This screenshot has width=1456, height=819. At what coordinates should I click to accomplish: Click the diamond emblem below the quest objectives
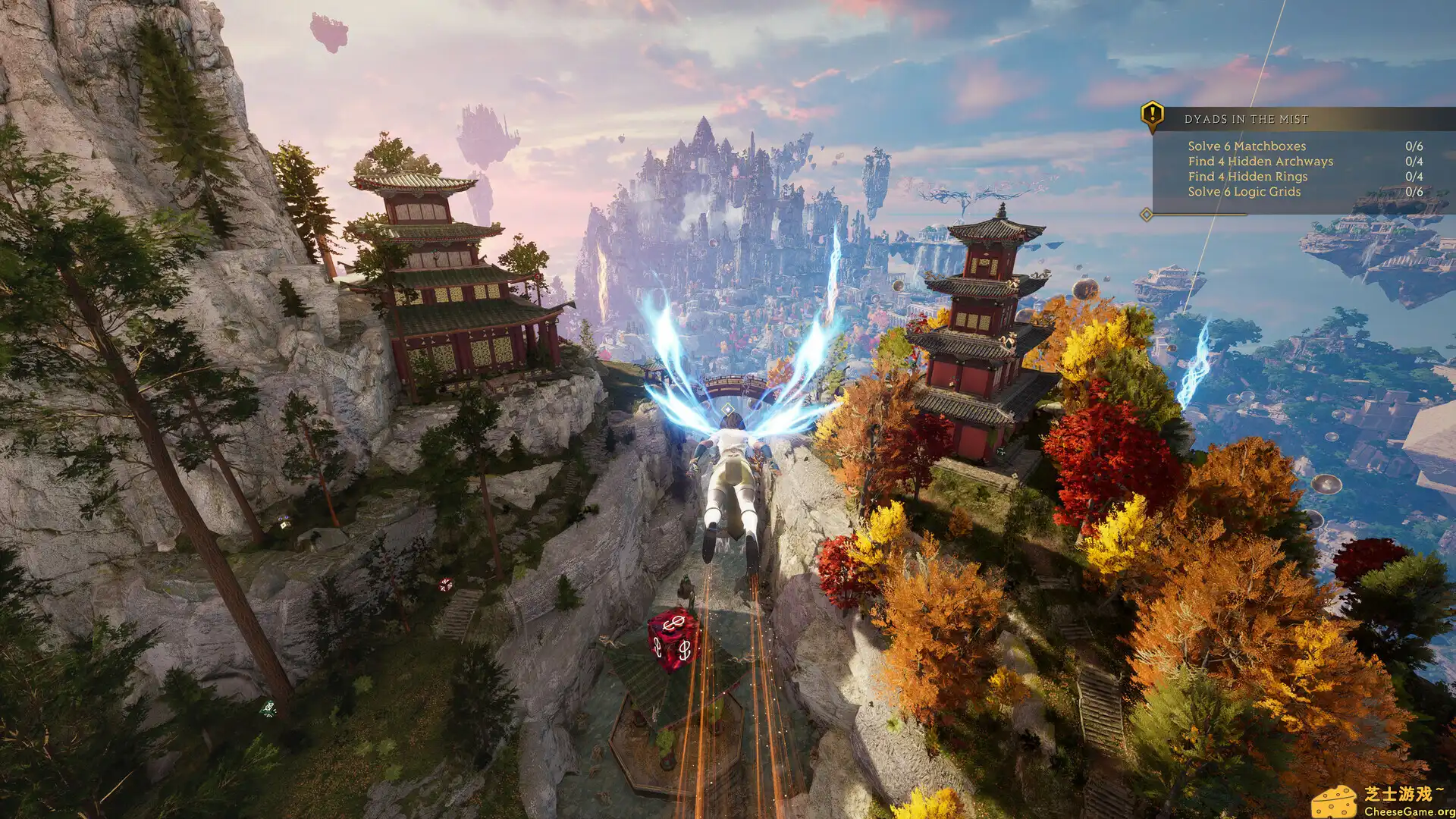(1145, 214)
